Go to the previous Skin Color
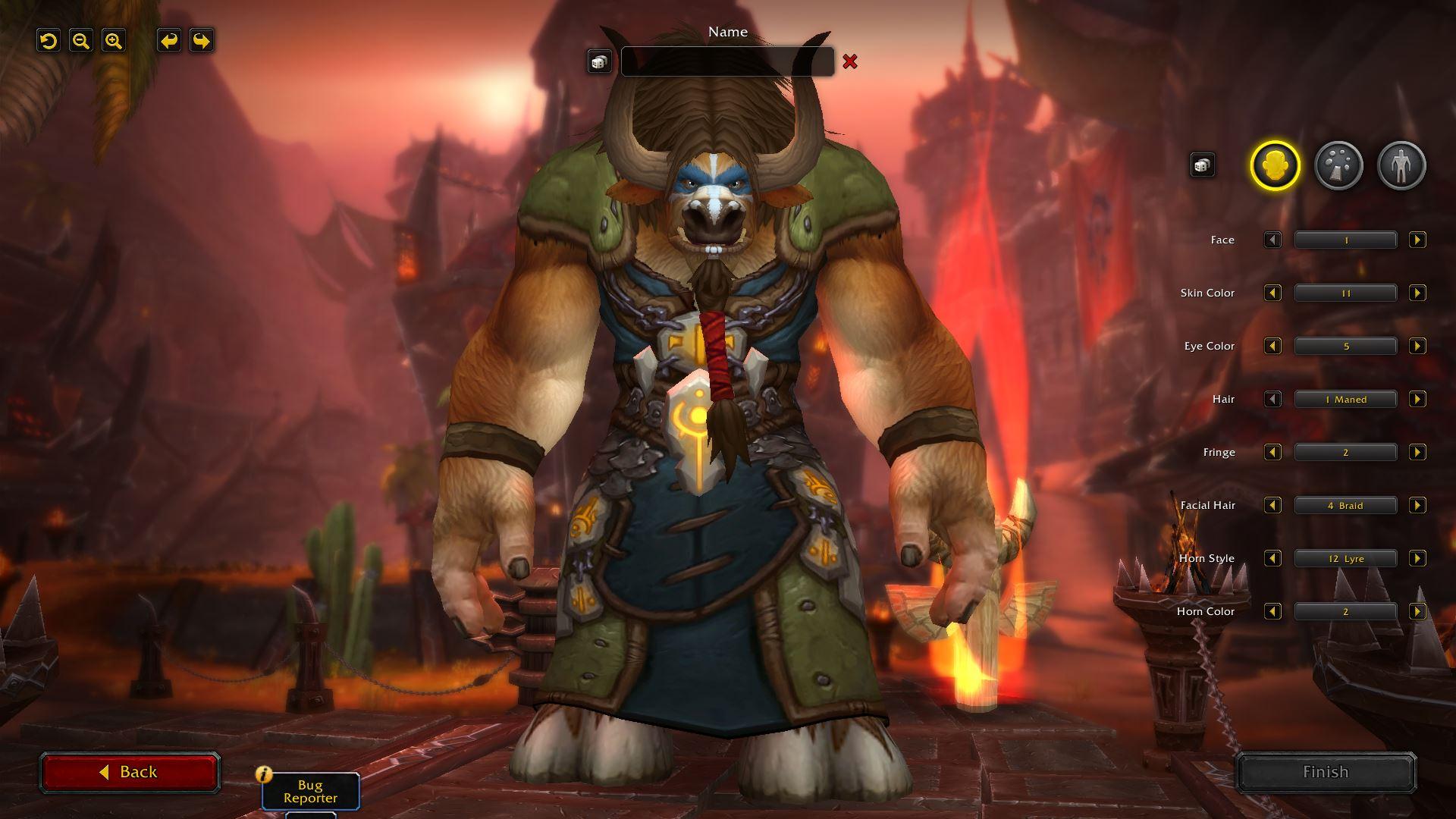 click(x=1272, y=293)
